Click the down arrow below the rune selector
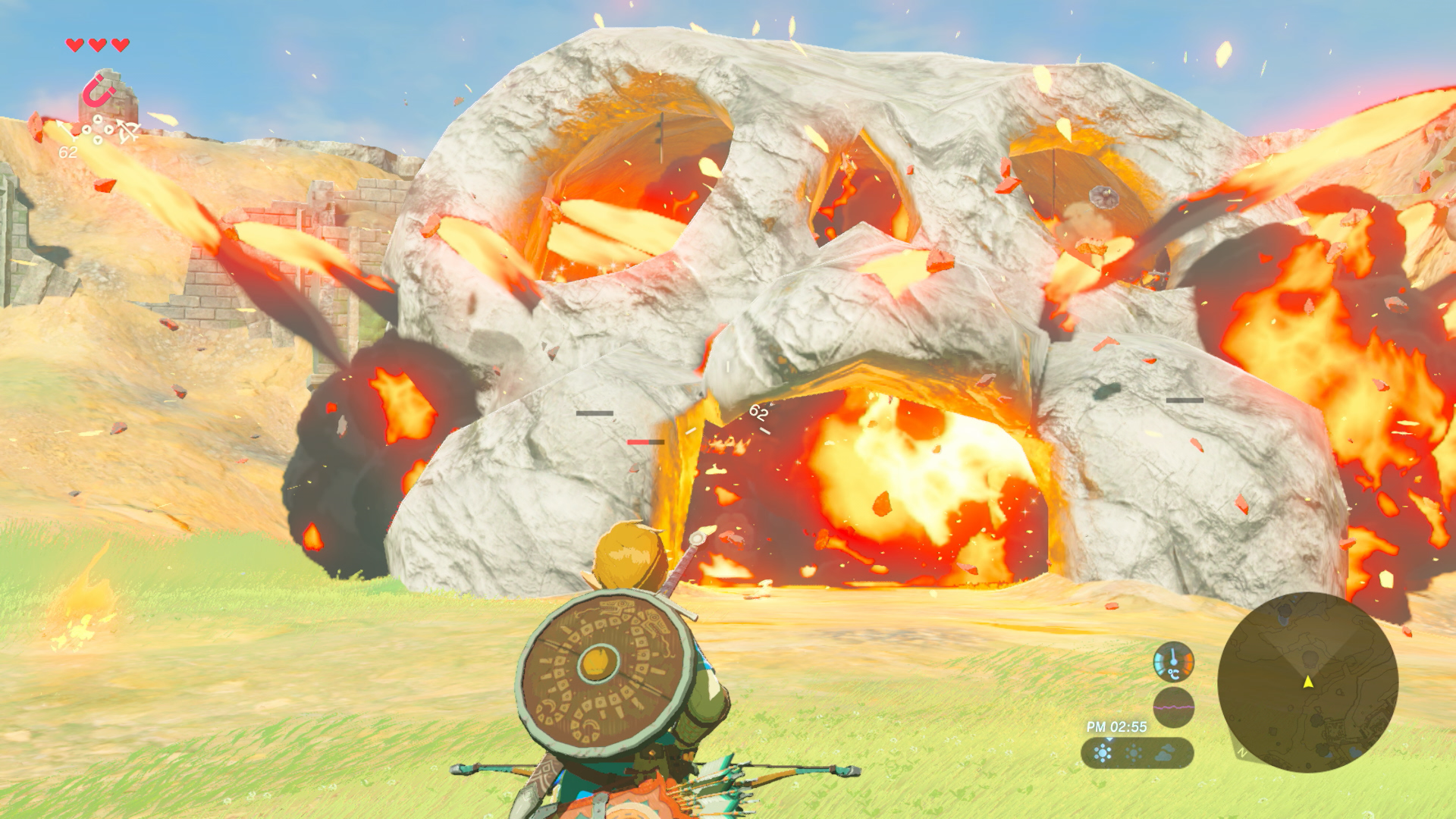This screenshot has width=1456, height=819. [97, 140]
